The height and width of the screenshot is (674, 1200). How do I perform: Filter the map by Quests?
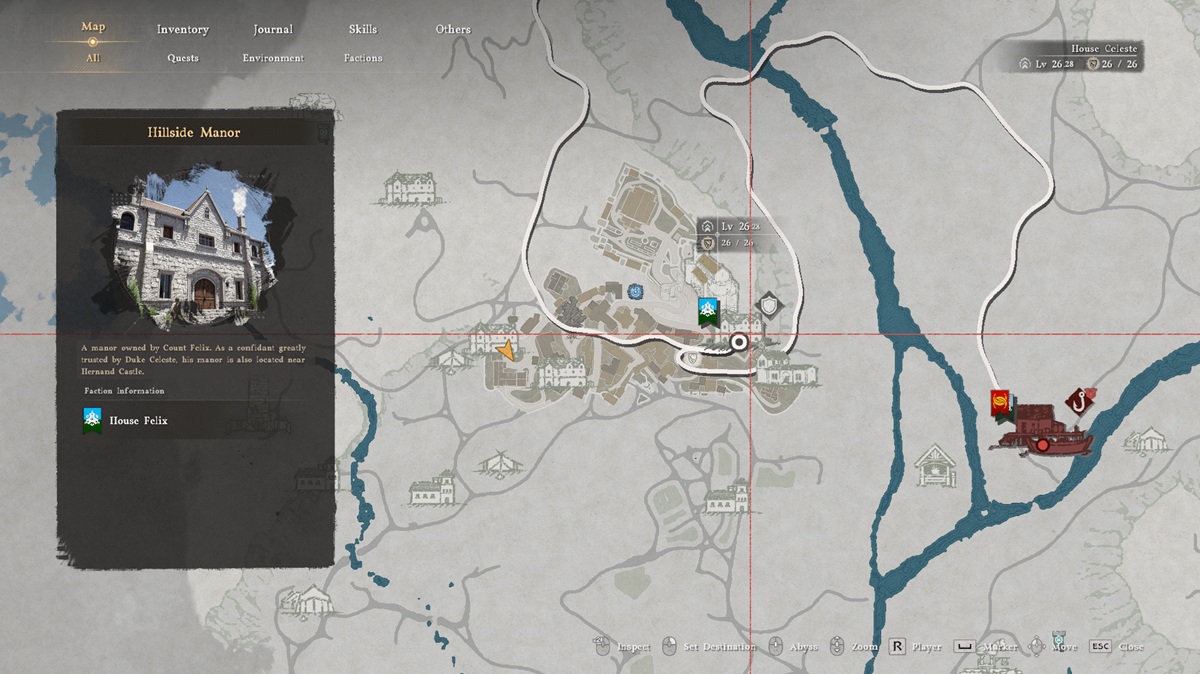tap(183, 58)
